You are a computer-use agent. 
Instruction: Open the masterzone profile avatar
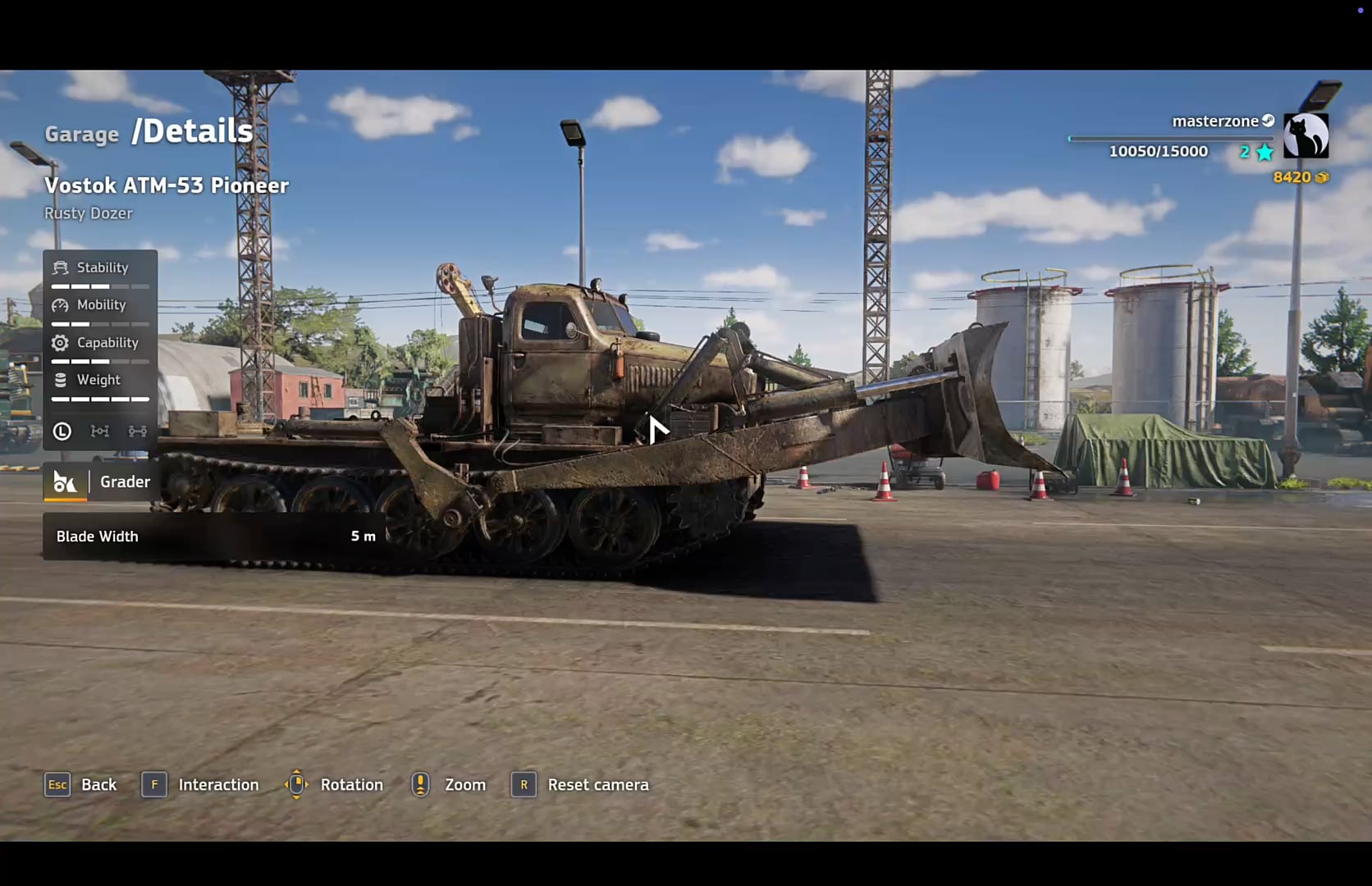1305,135
